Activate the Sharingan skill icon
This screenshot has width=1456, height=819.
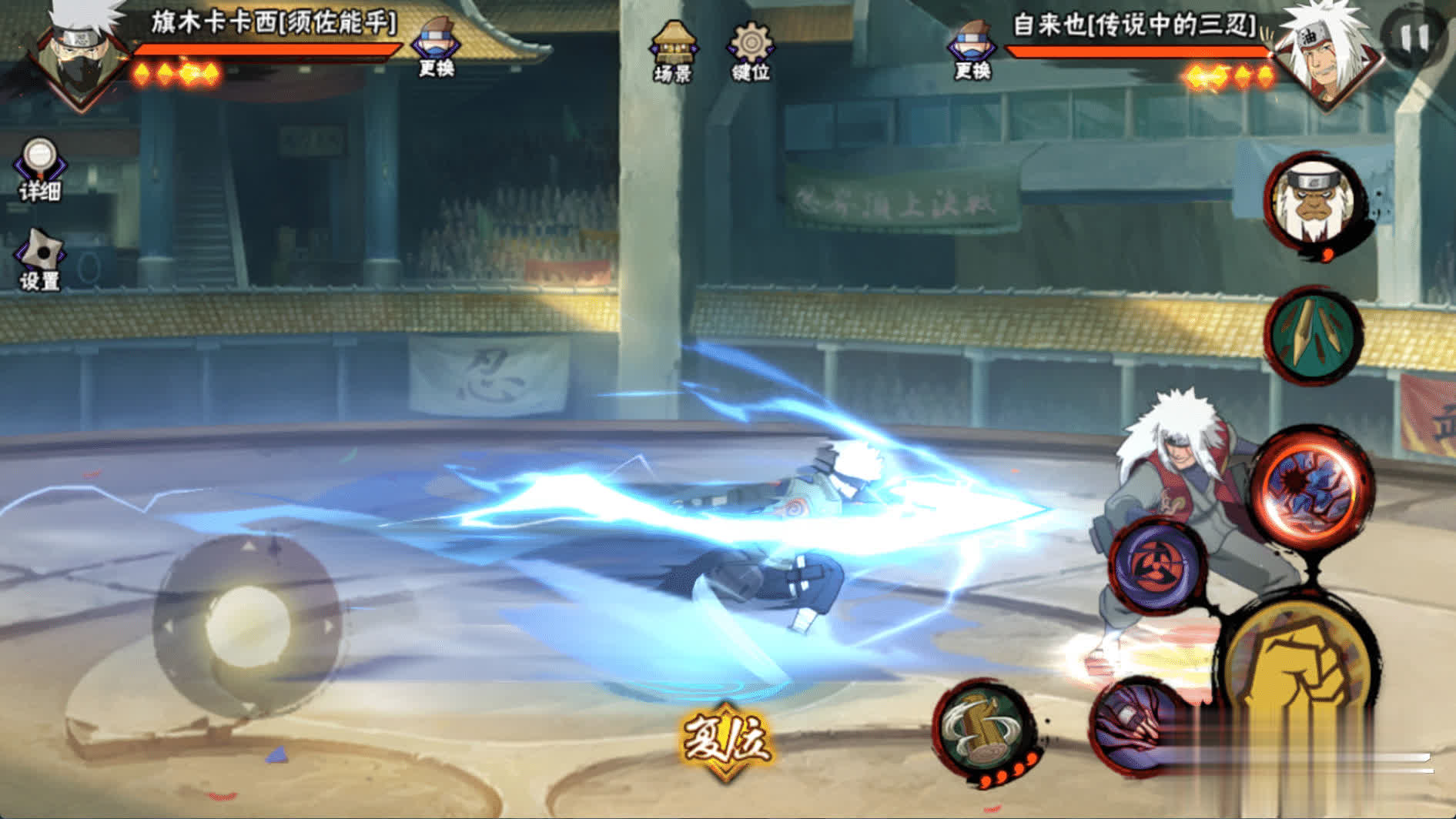point(1157,564)
